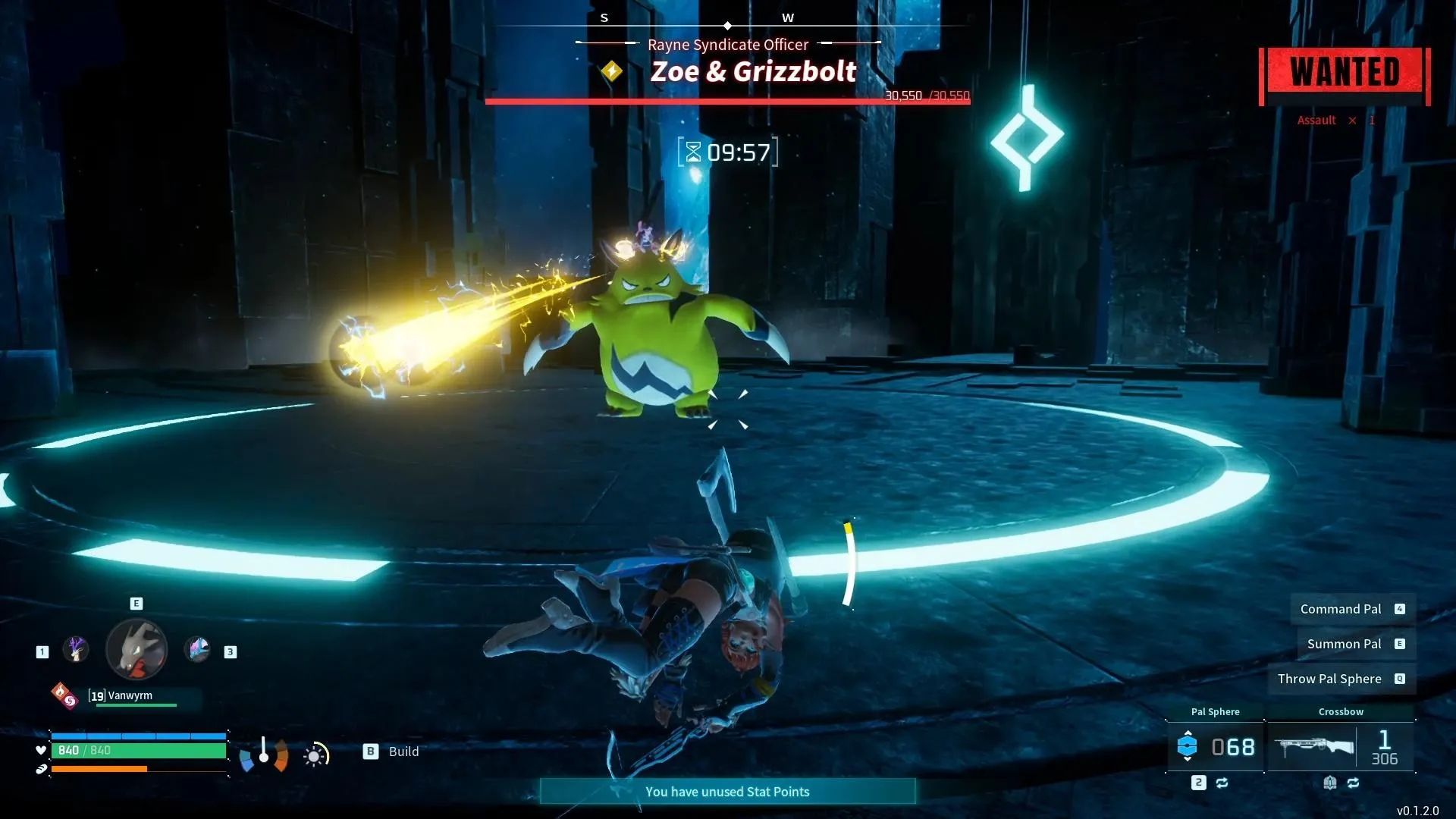
Task: Select the Pal Sphere slot
Action: click(1215, 747)
